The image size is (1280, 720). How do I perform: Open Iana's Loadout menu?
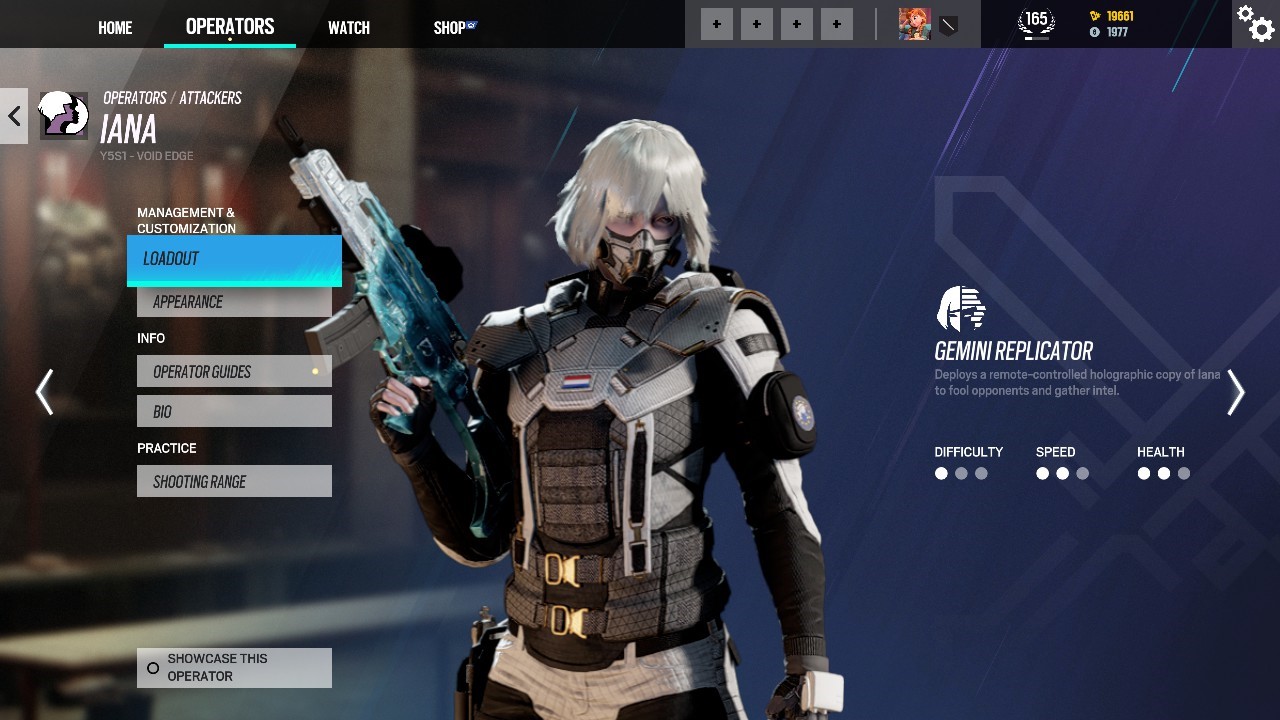[x=234, y=259]
